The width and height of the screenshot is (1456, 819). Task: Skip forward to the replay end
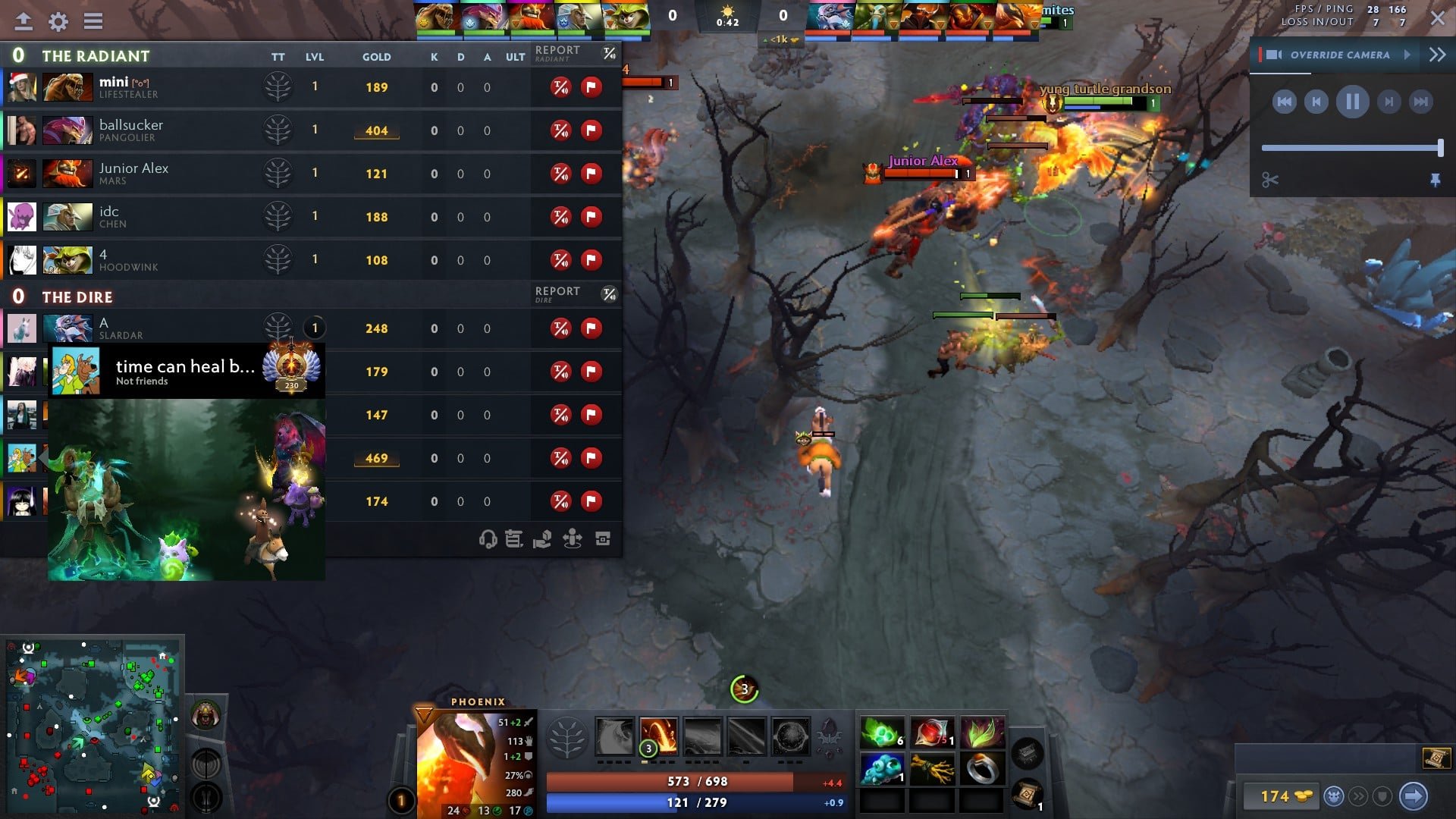point(1420,102)
